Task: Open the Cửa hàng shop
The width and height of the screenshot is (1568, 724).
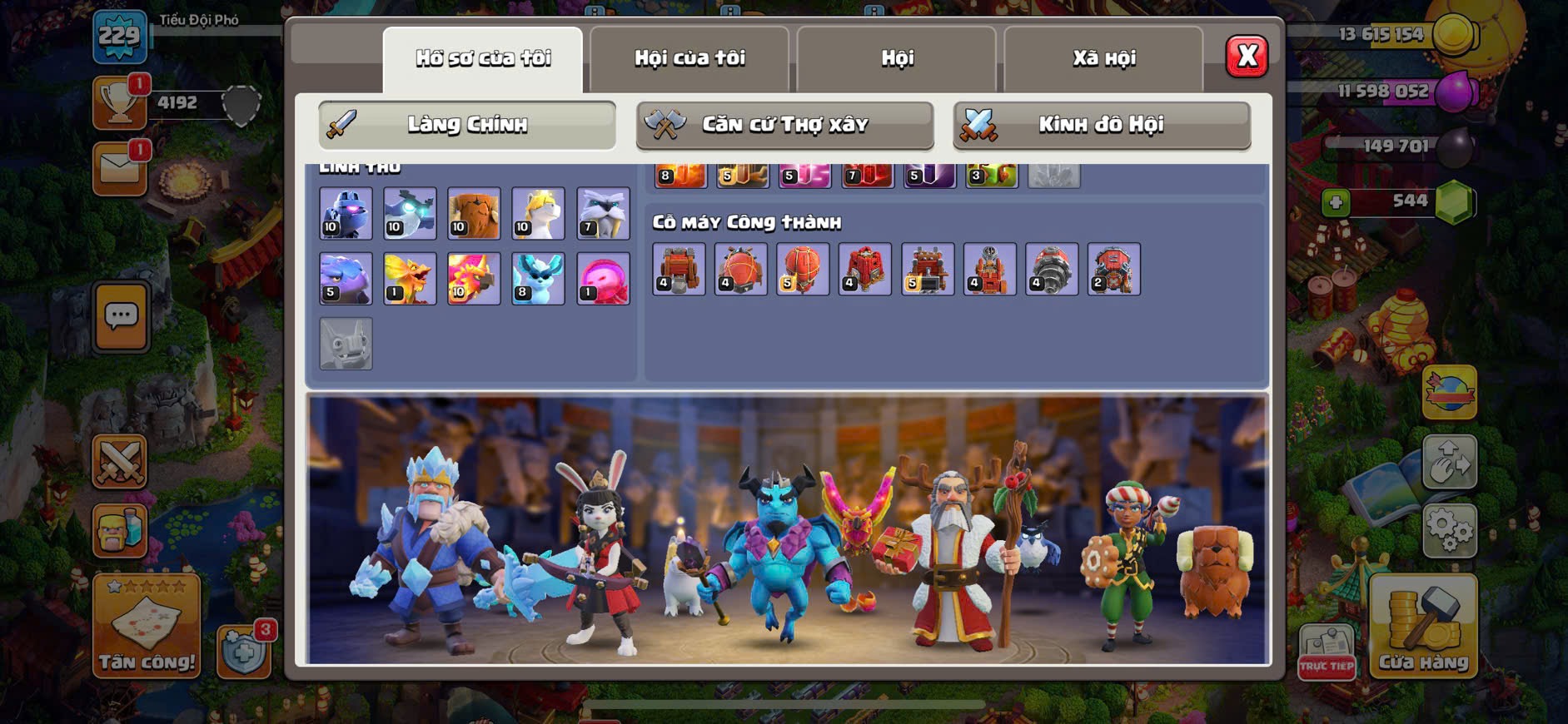Action: click(1423, 626)
